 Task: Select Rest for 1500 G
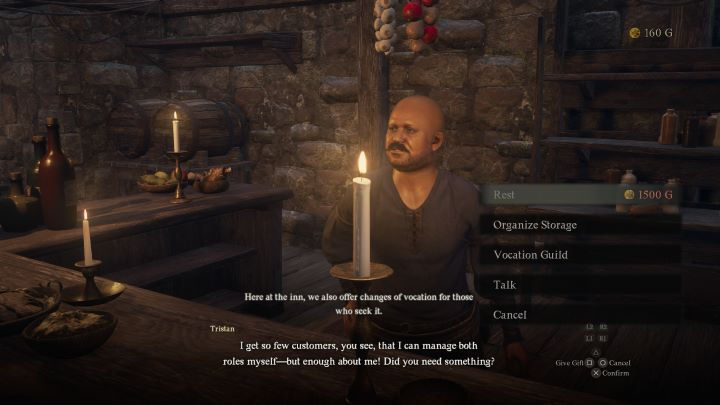(580, 195)
